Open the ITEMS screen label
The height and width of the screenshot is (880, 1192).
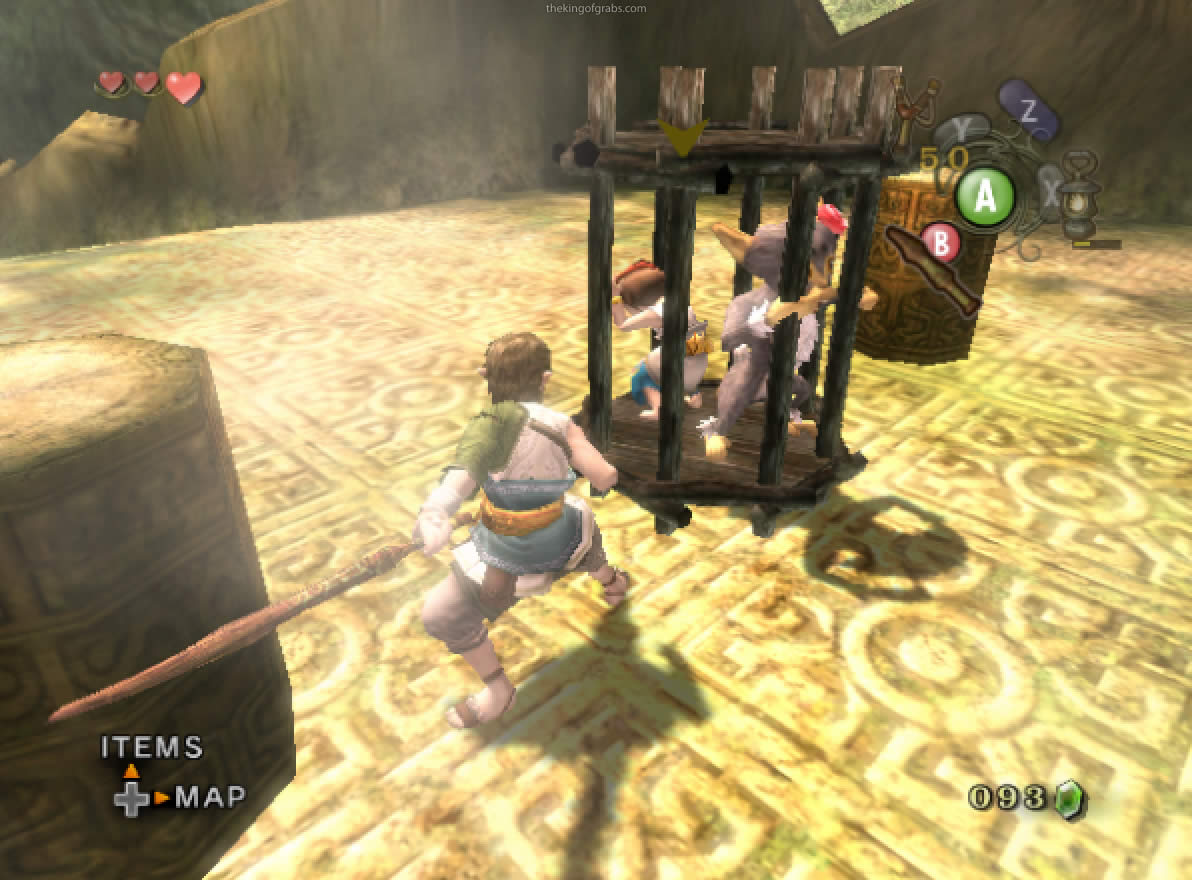click(152, 747)
